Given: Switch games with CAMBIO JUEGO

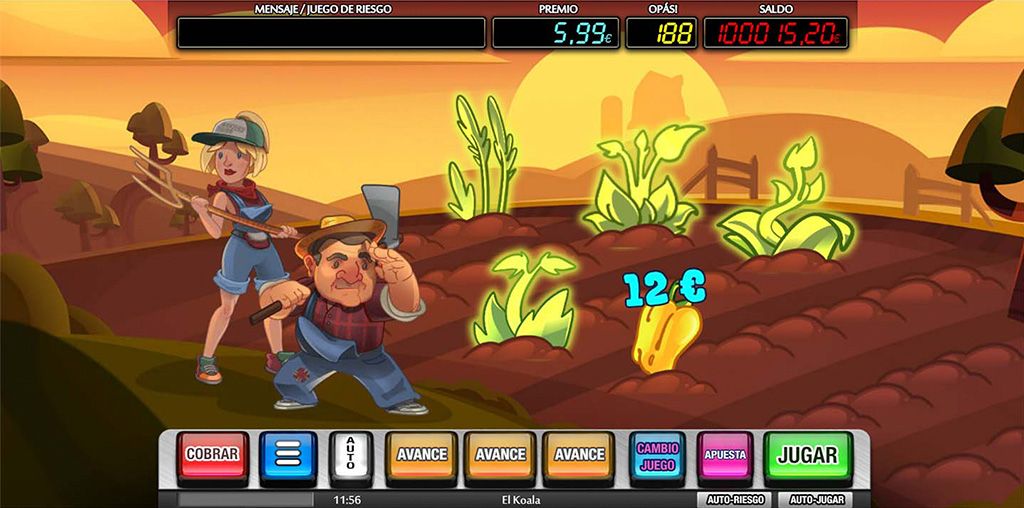Looking at the screenshot, I should [657, 456].
